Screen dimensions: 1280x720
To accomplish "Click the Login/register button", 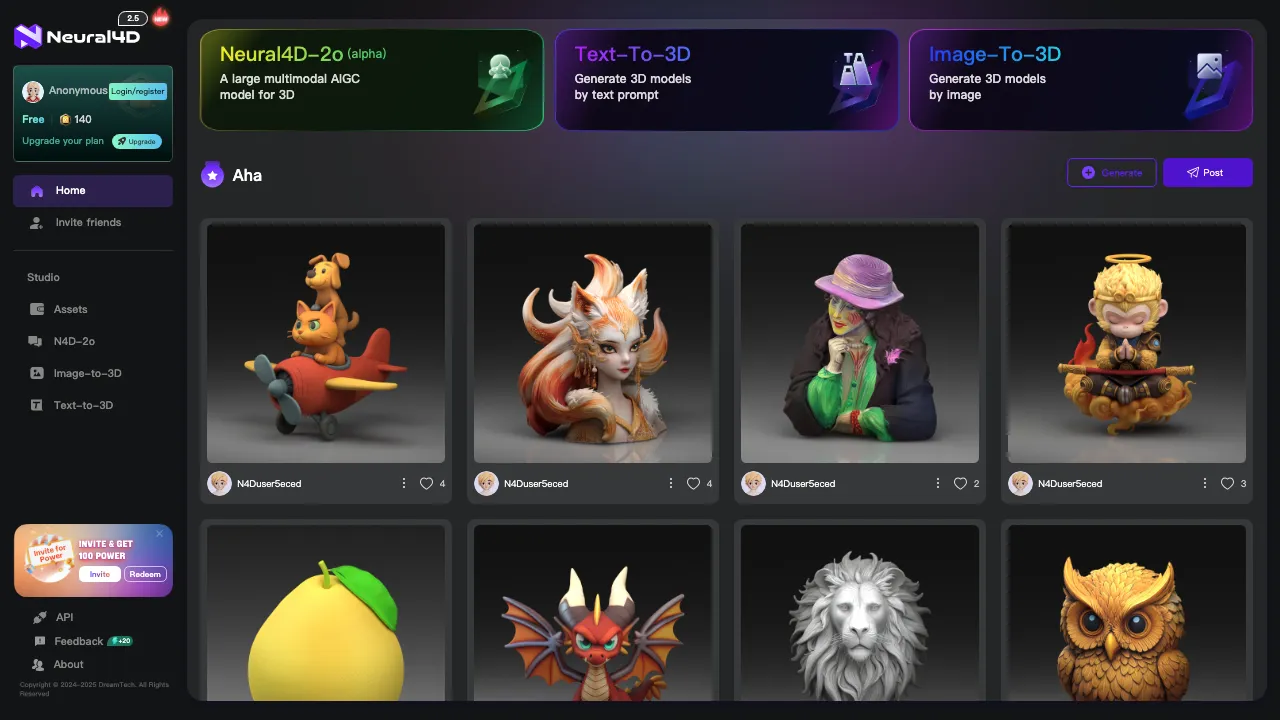I will point(138,91).
